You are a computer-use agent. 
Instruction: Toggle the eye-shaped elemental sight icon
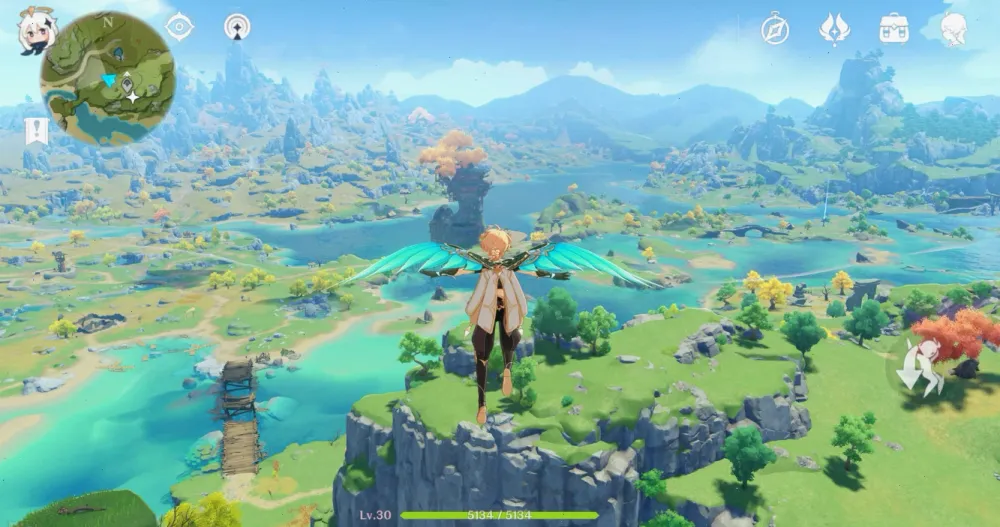point(179,27)
